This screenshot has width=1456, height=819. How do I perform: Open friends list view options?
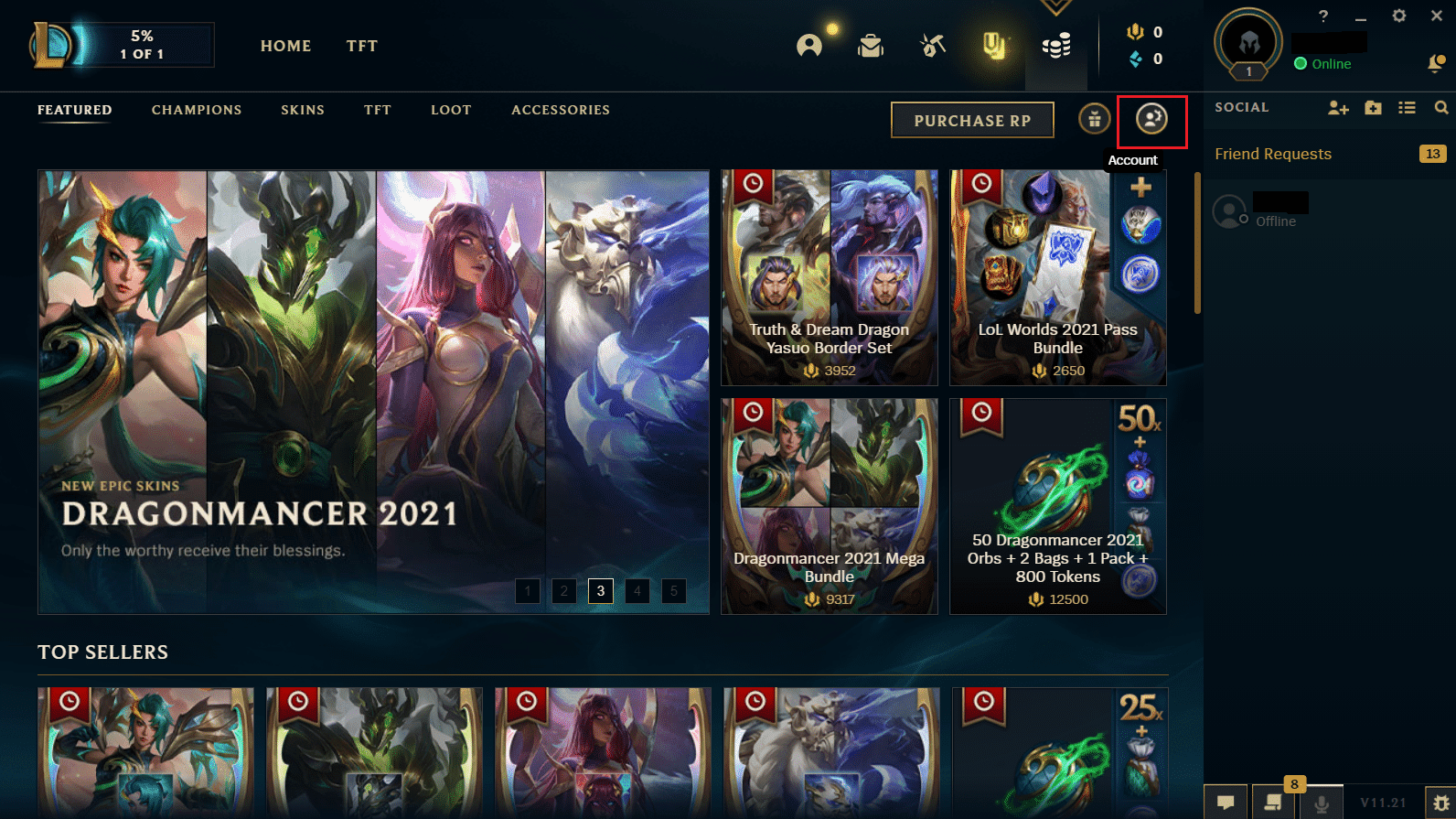click(x=1407, y=107)
